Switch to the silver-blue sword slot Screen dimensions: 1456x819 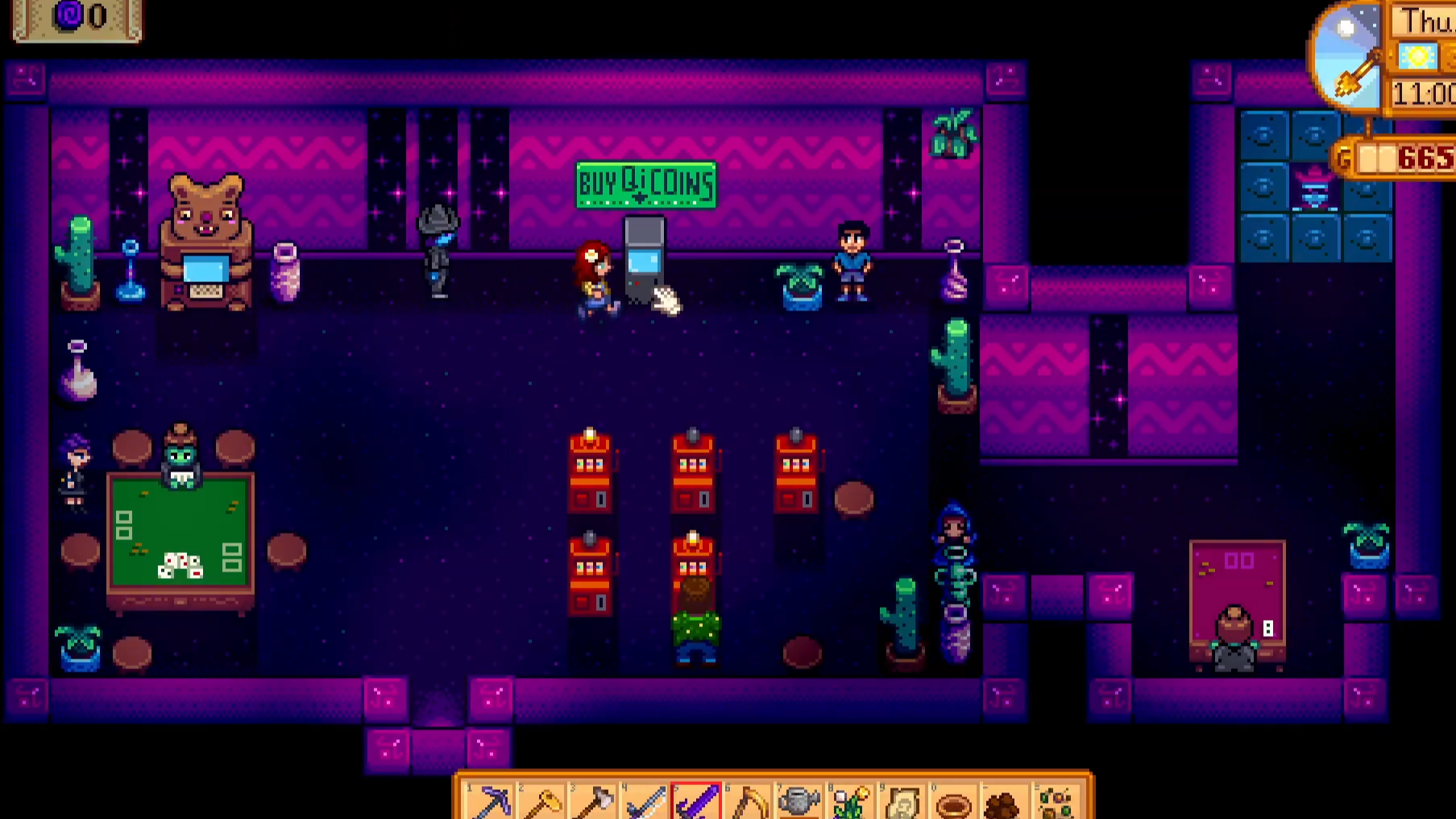coord(645,802)
